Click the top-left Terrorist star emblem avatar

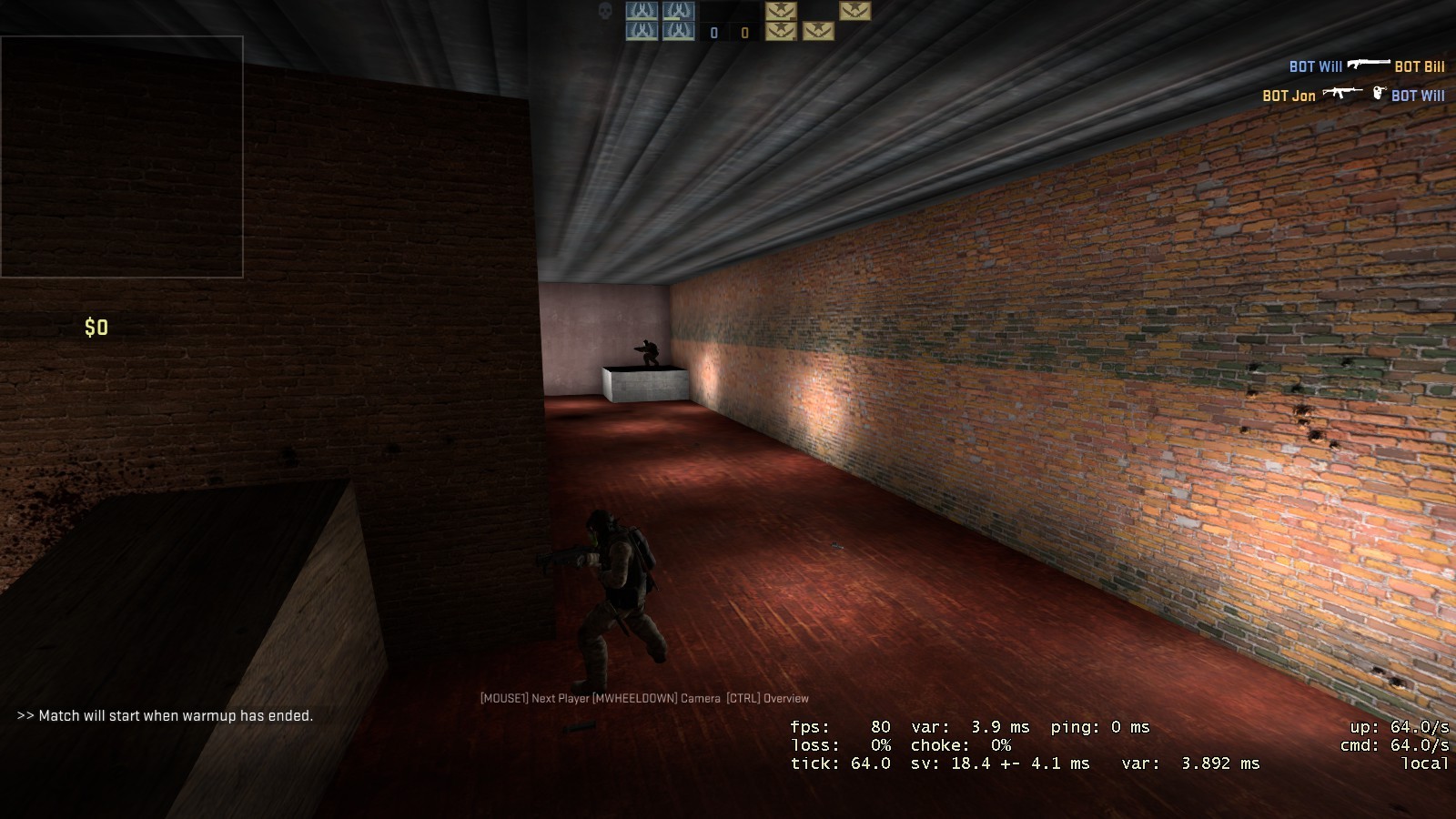[x=780, y=11]
